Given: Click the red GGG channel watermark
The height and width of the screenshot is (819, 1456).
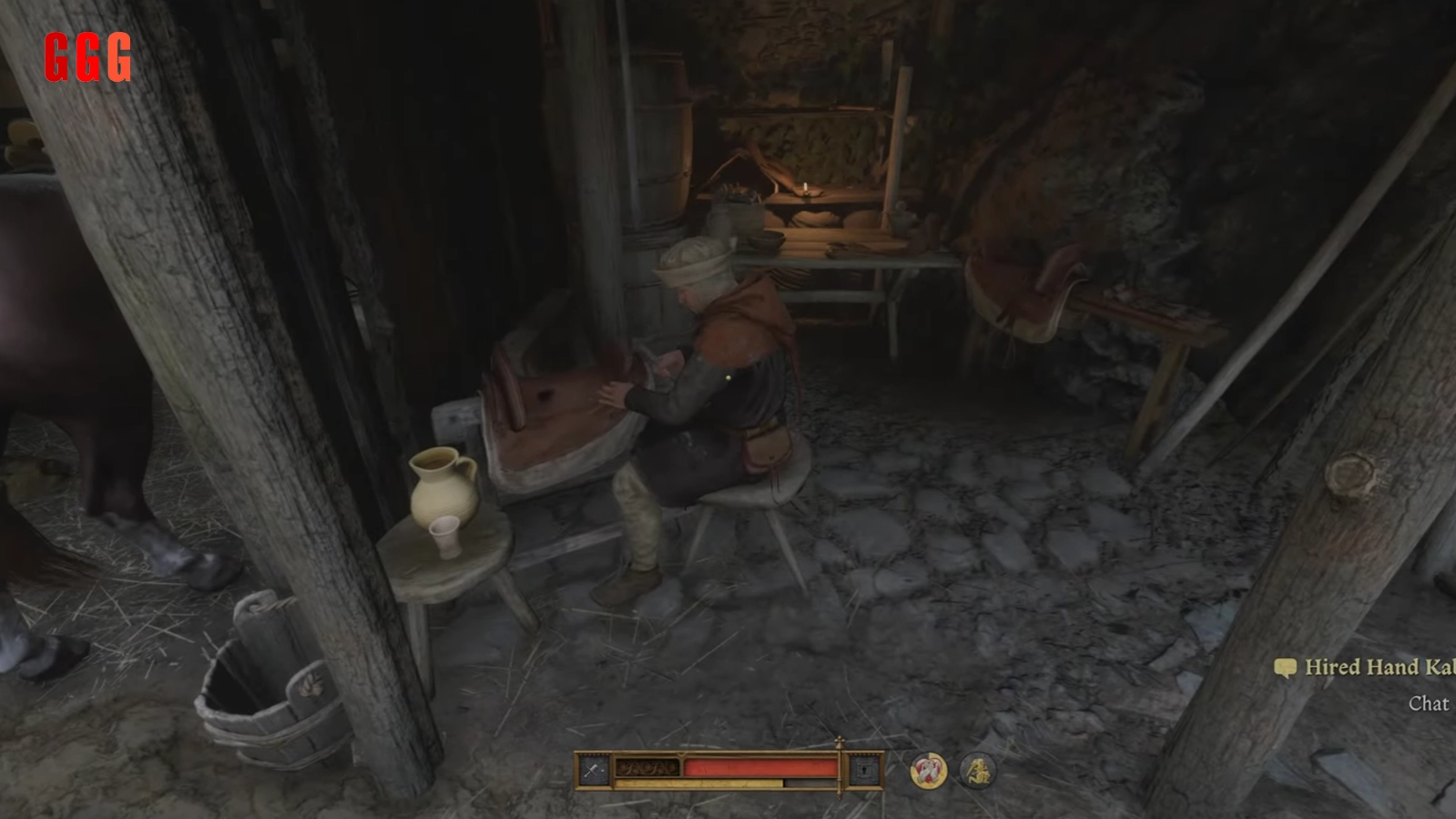Looking at the screenshot, I should click(x=88, y=57).
